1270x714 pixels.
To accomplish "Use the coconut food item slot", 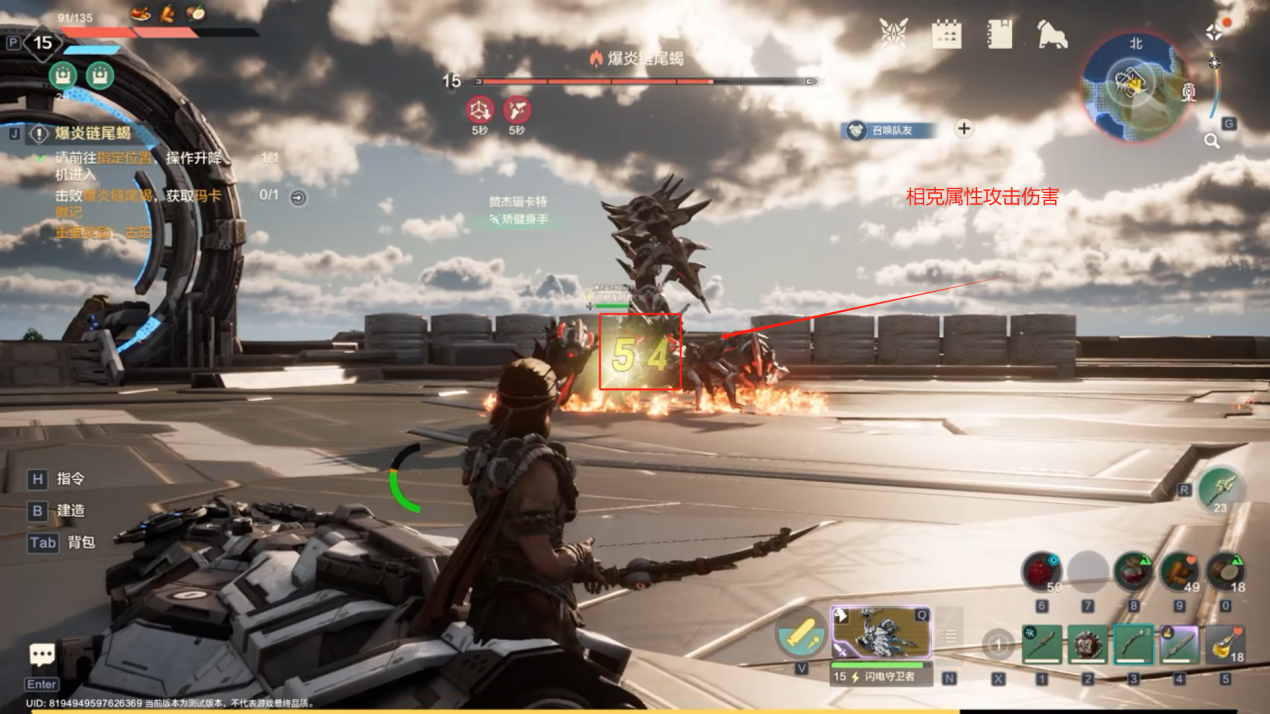I will [1226, 572].
